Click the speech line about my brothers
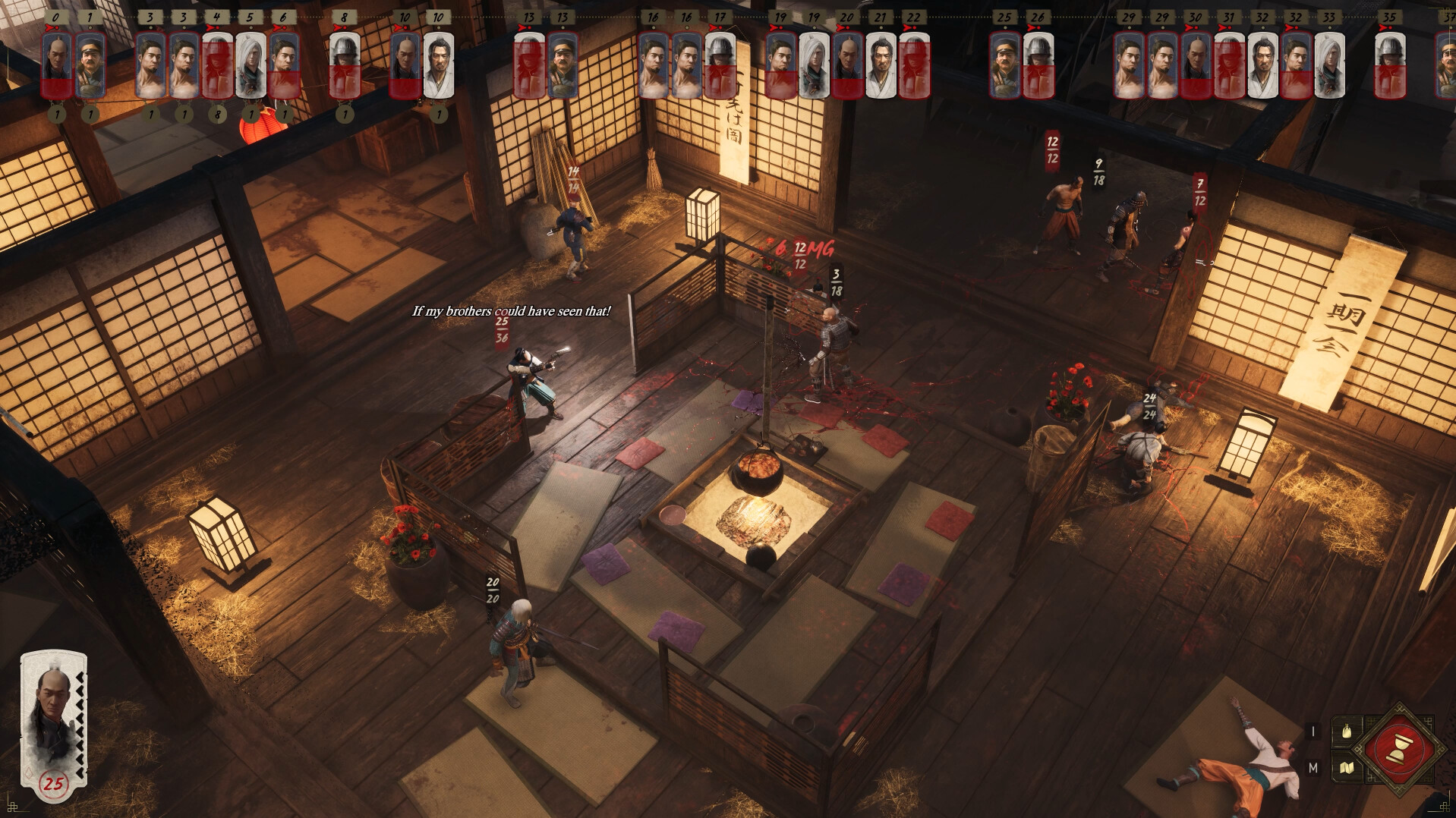The height and width of the screenshot is (818, 1456). tap(510, 310)
